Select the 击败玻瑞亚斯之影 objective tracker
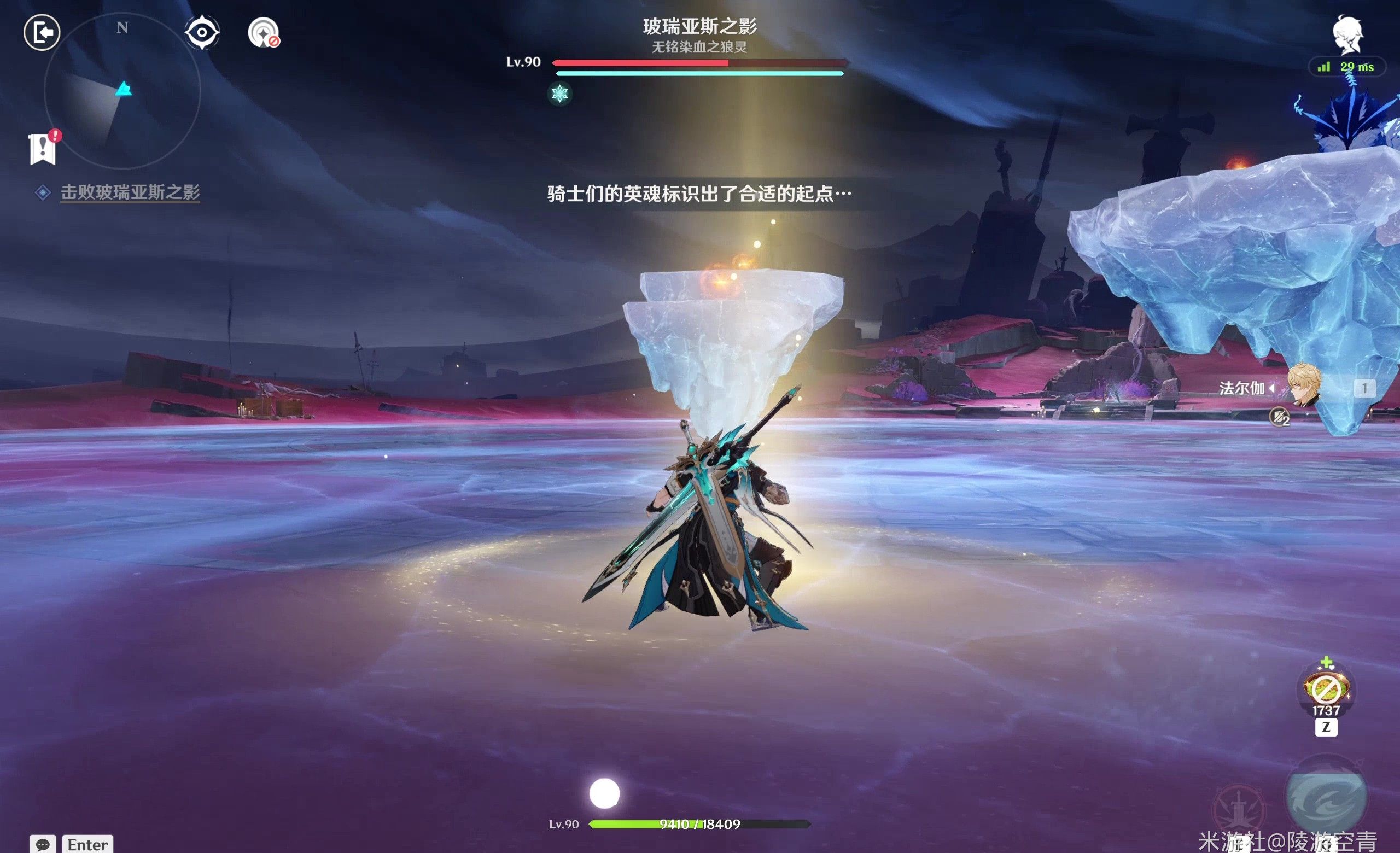The height and width of the screenshot is (853, 1400). coord(130,192)
